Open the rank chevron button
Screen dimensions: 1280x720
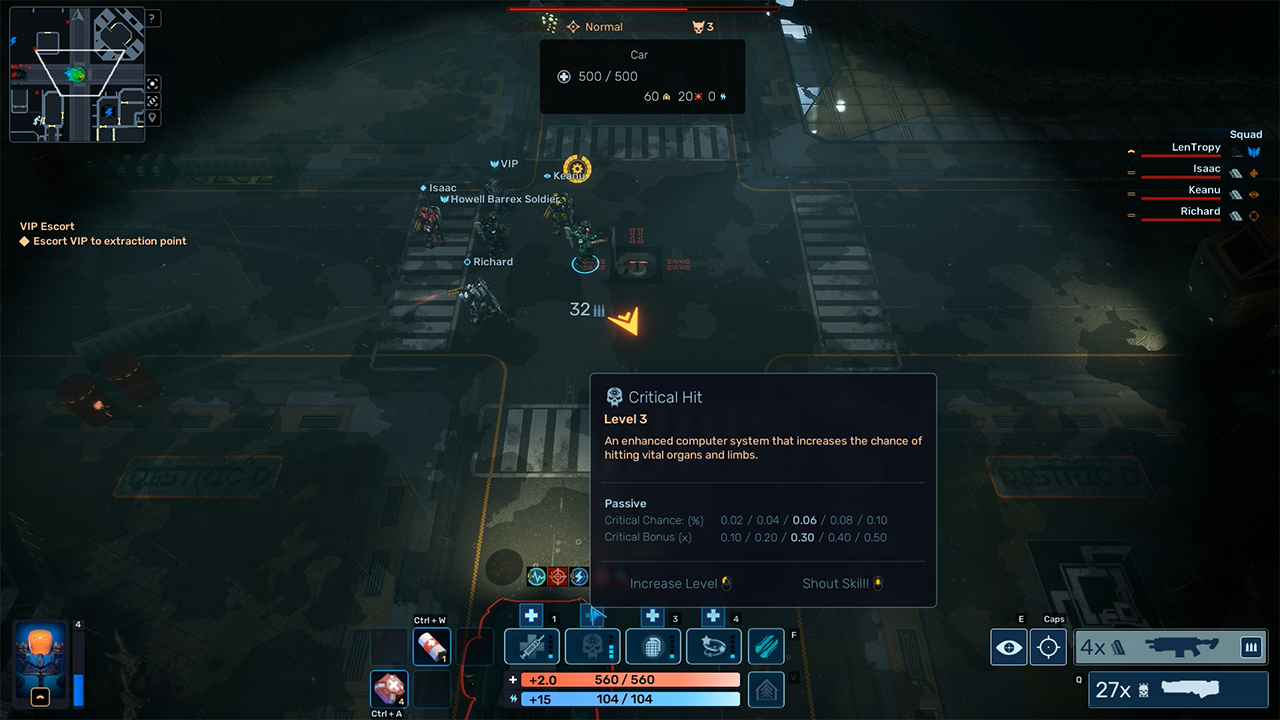[766, 689]
